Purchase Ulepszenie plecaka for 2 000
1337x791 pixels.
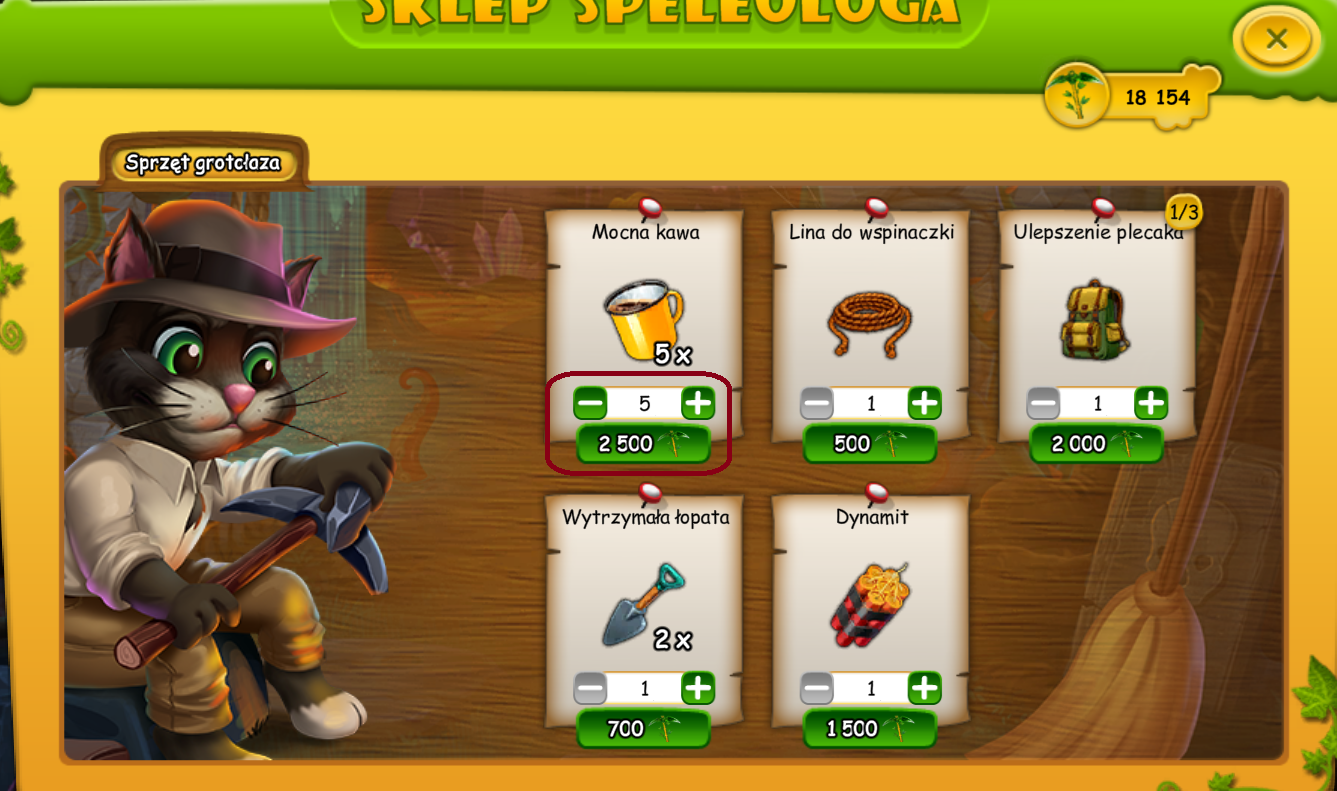point(1097,444)
